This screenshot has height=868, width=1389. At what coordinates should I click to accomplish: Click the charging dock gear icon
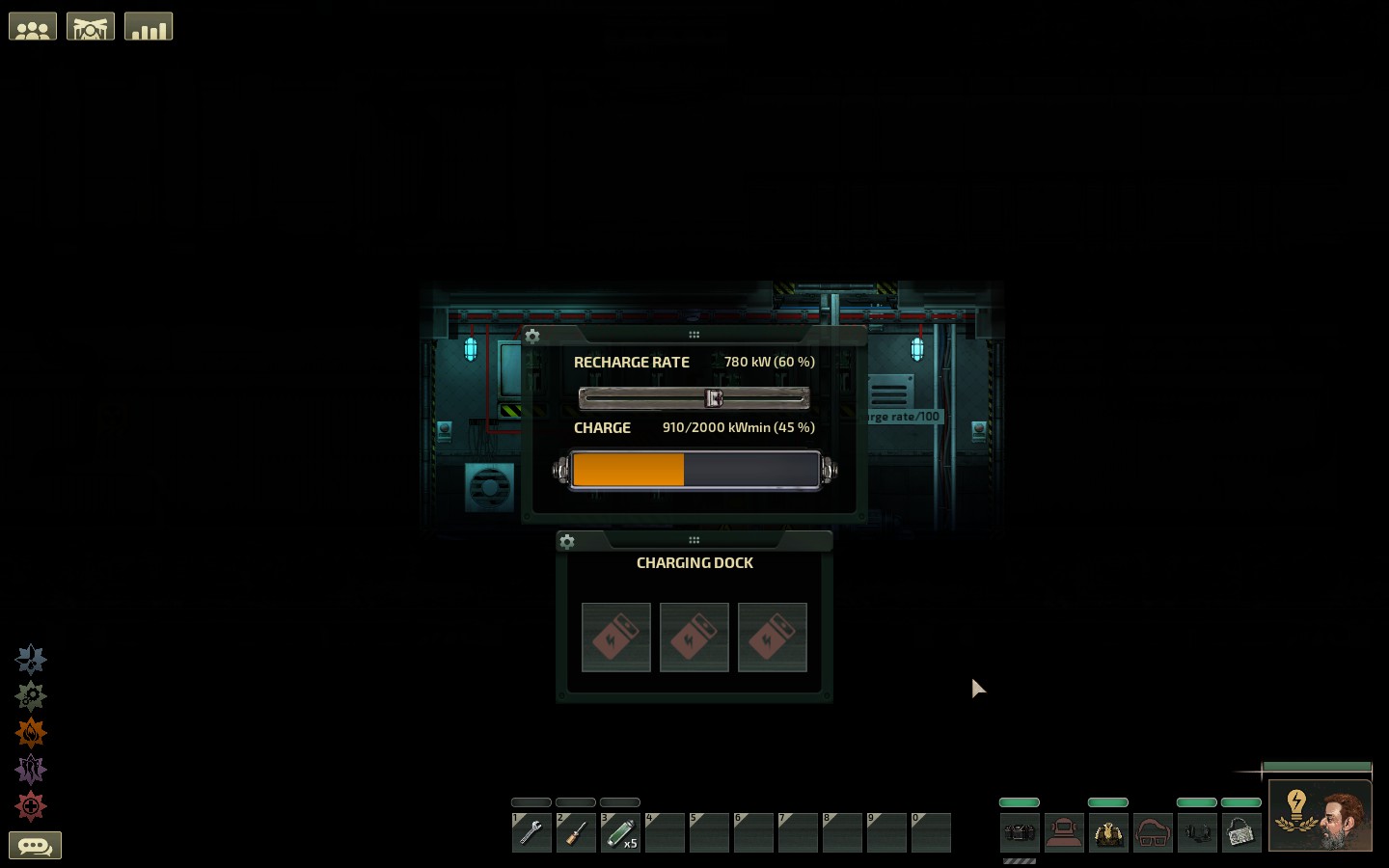(567, 542)
